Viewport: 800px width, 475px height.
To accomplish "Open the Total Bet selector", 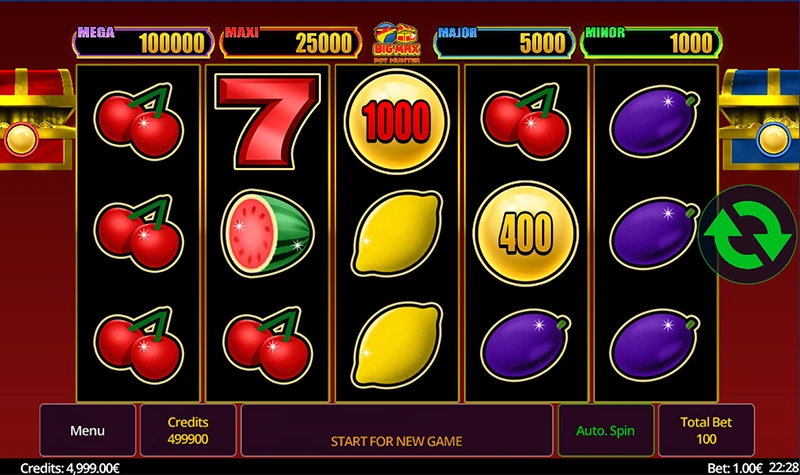I will click(x=707, y=431).
